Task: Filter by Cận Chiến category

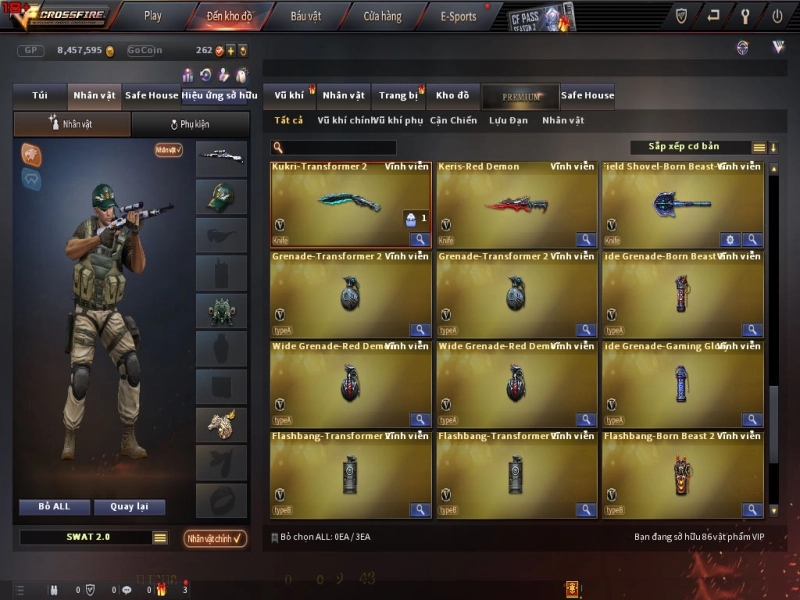Action: coord(453,121)
